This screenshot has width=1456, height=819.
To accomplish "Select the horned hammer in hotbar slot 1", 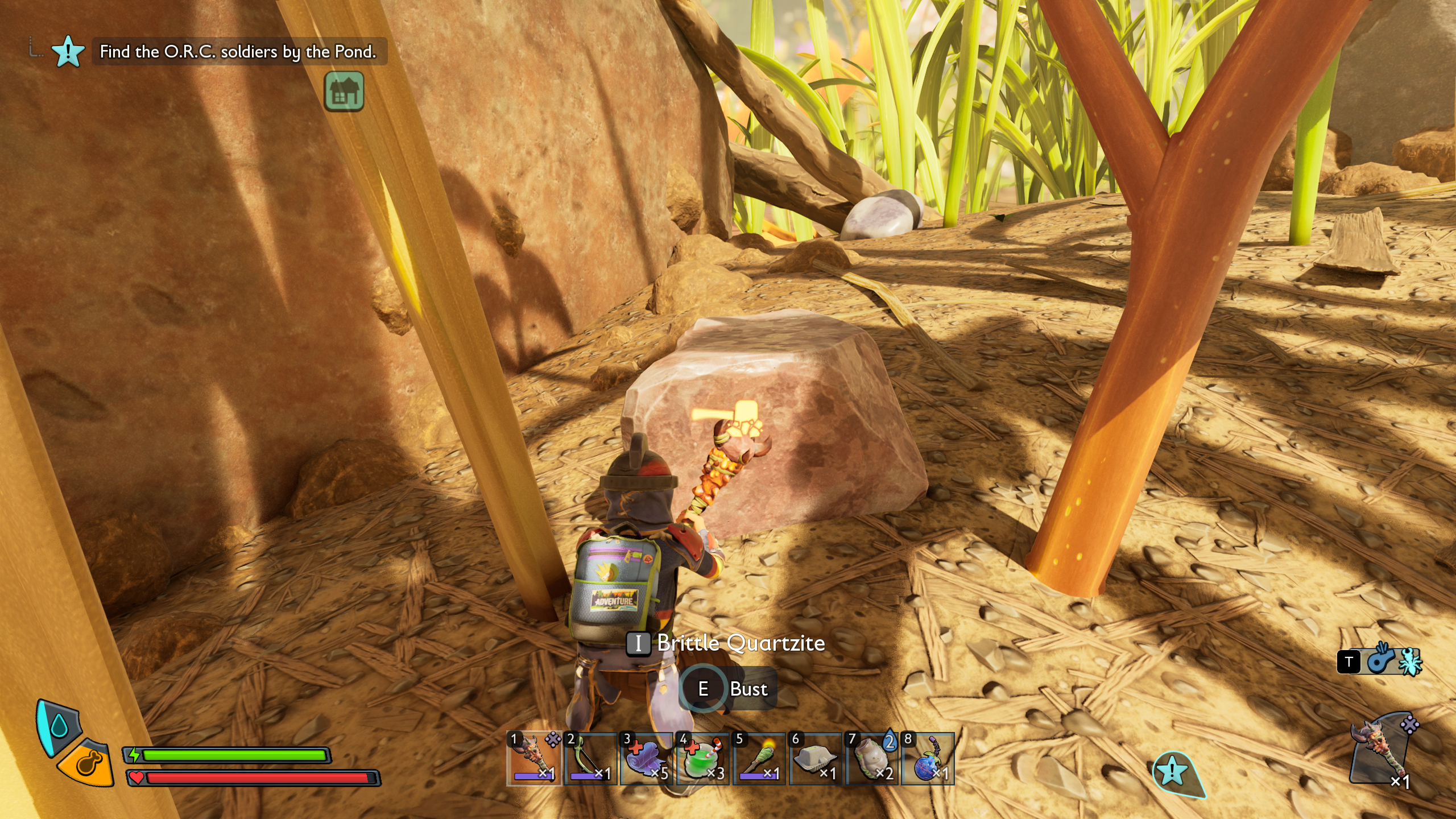I will (533, 758).
